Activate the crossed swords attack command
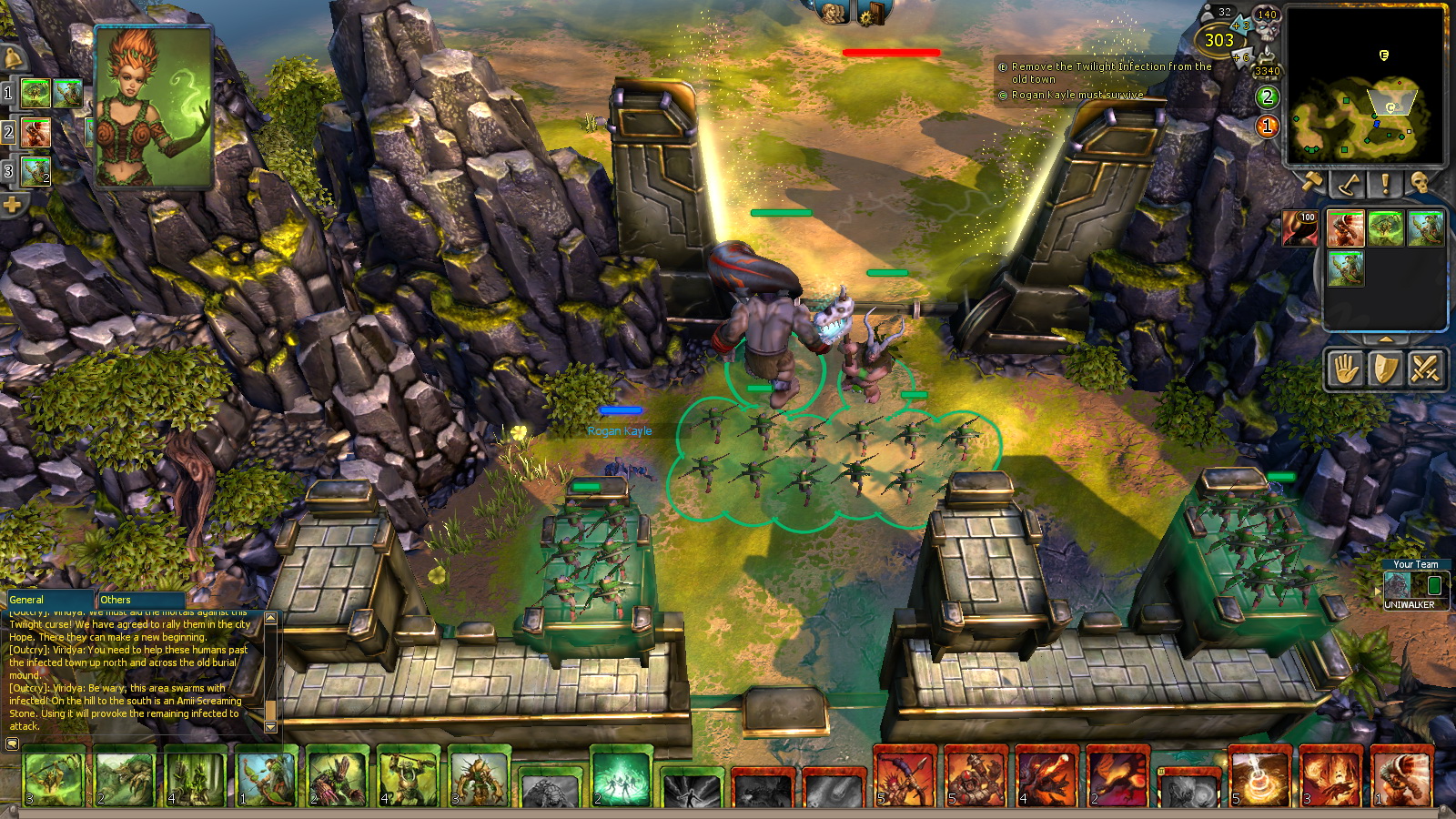1456x819 pixels. tap(1424, 369)
